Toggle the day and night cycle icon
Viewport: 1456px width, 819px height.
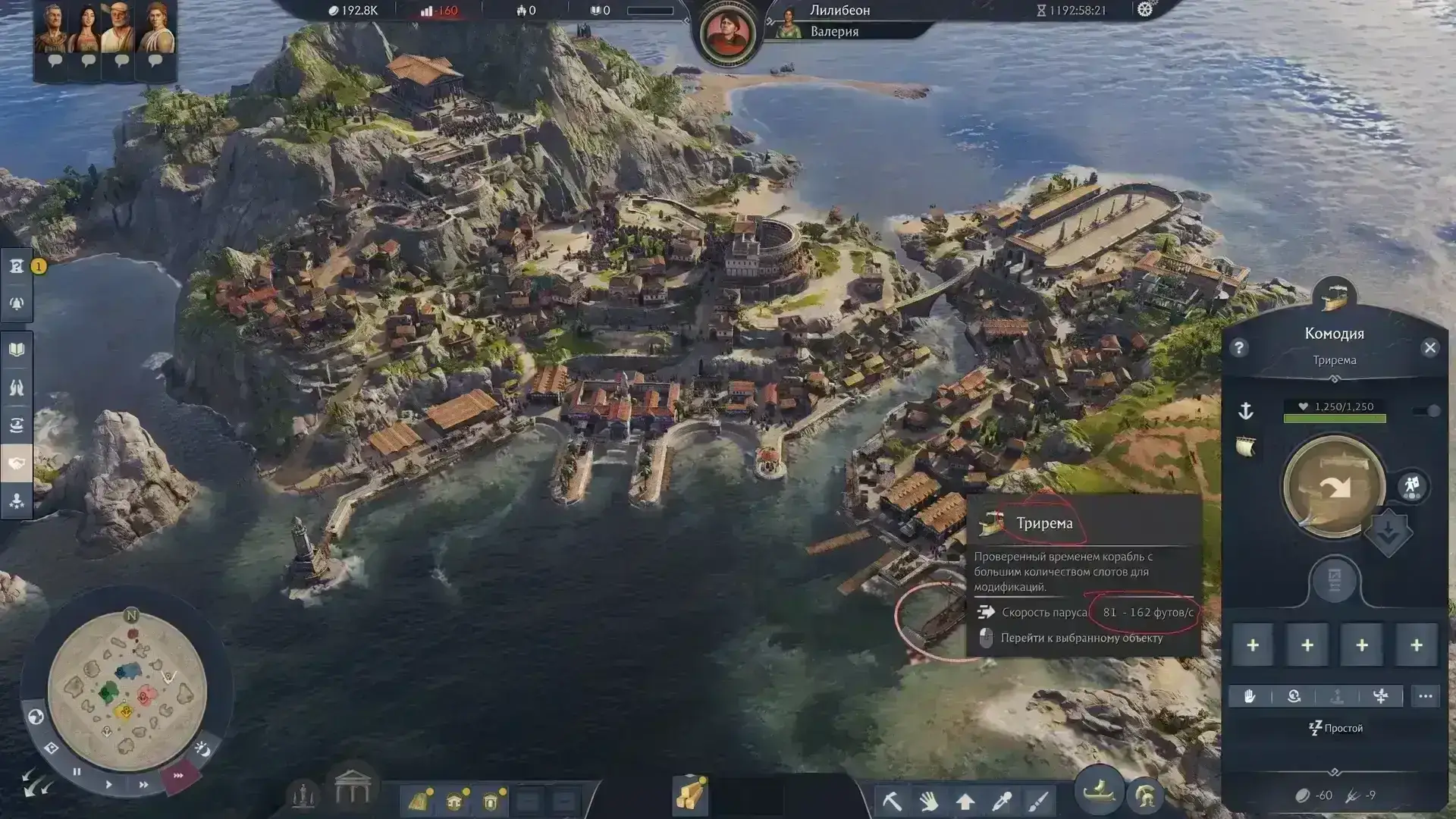point(202,749)
